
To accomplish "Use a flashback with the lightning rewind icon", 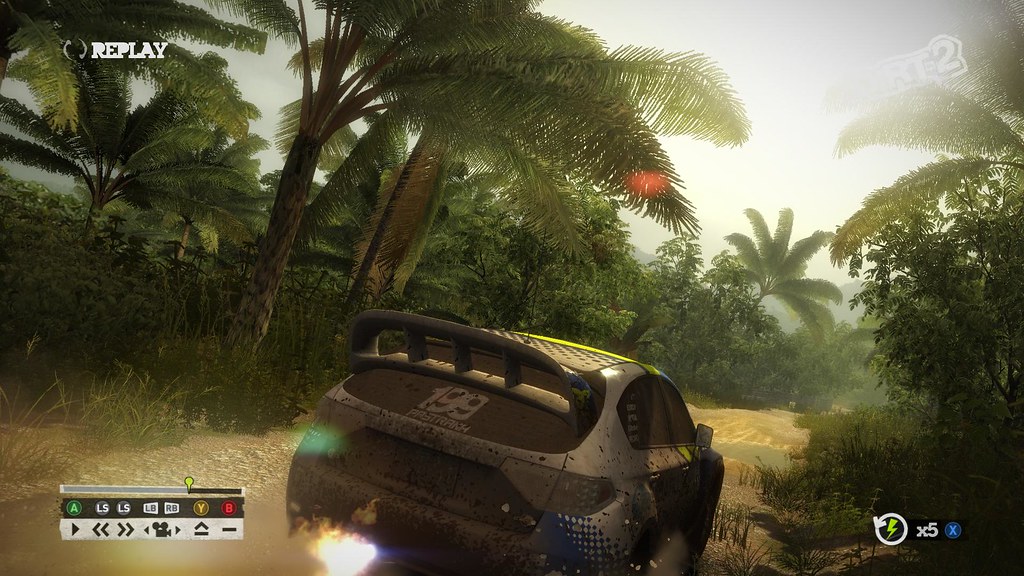I will coord(890,529).
